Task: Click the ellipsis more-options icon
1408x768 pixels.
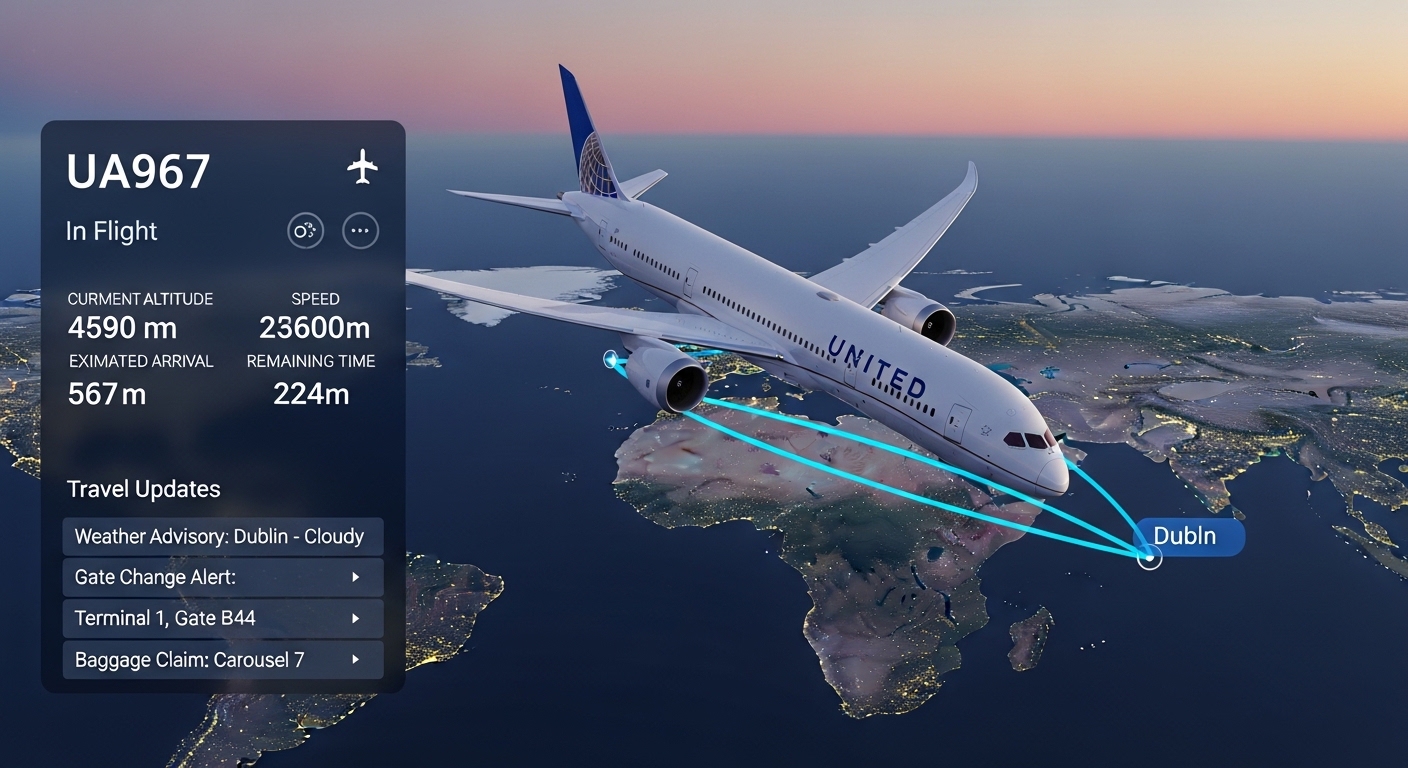Action: coord(359,230)
